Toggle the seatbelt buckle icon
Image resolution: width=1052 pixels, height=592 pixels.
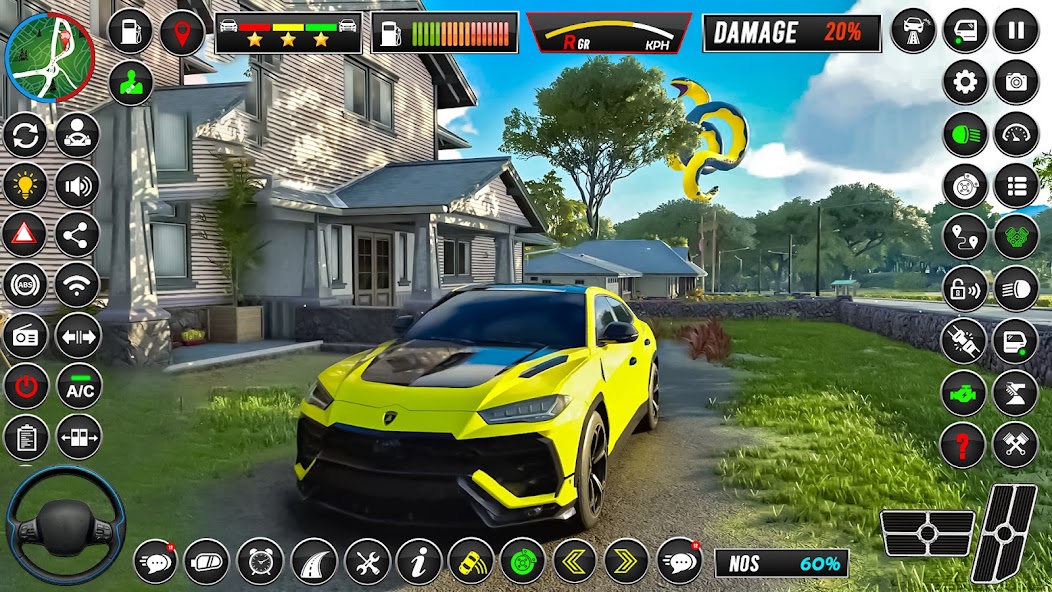[x=964, y=341]
